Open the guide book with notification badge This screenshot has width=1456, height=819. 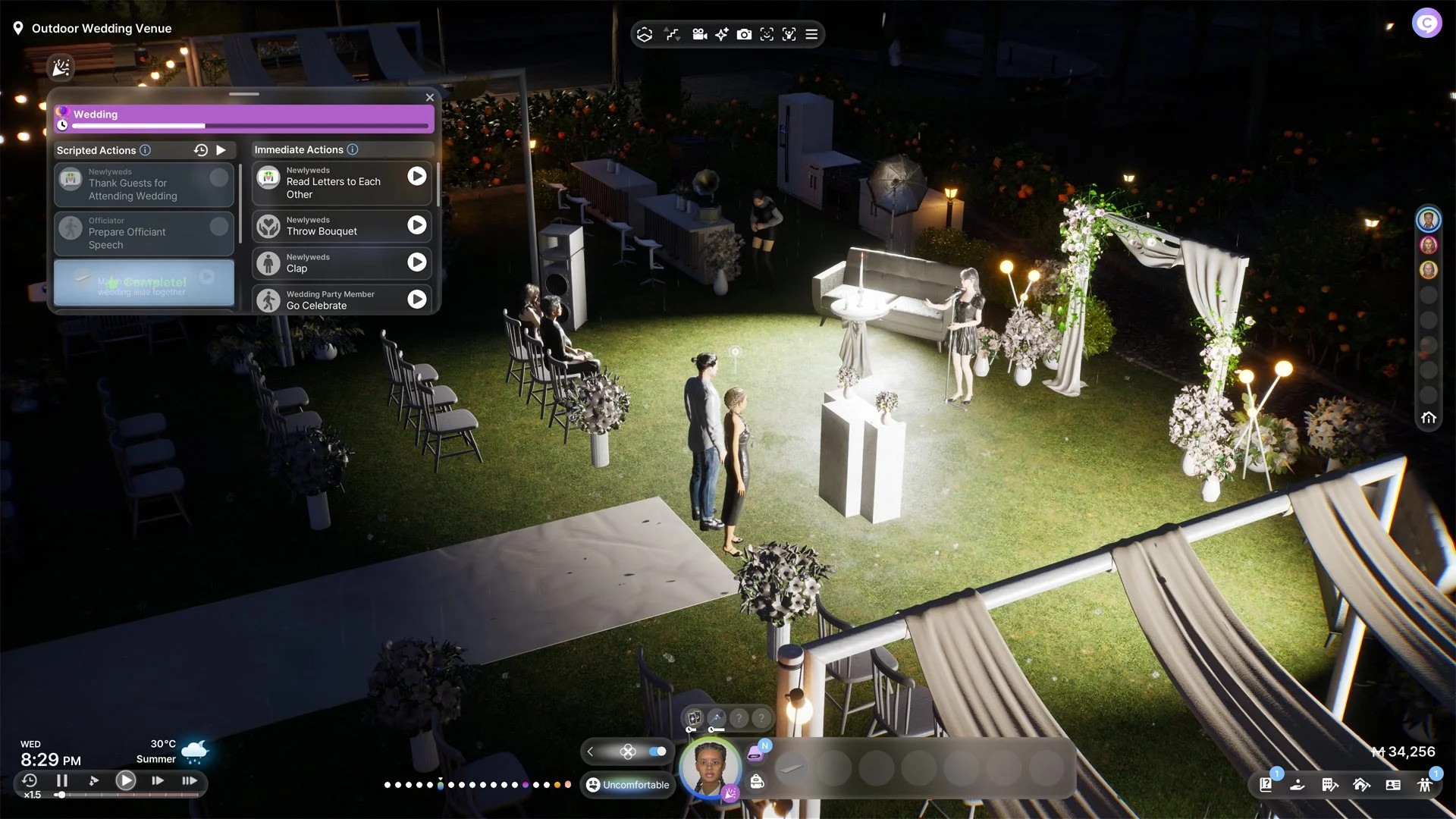1266,785
